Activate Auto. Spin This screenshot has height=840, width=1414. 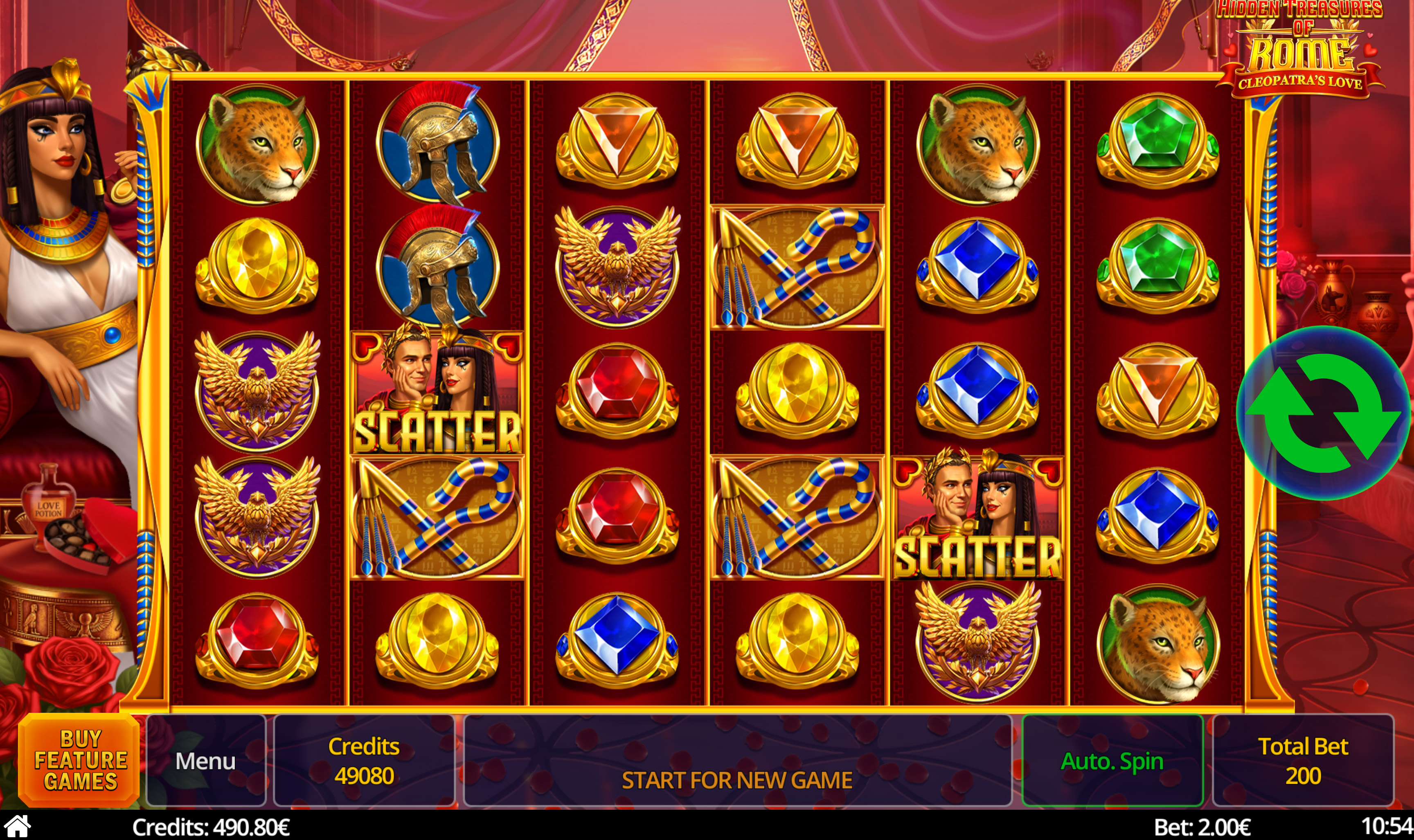tap(1112, 760)
